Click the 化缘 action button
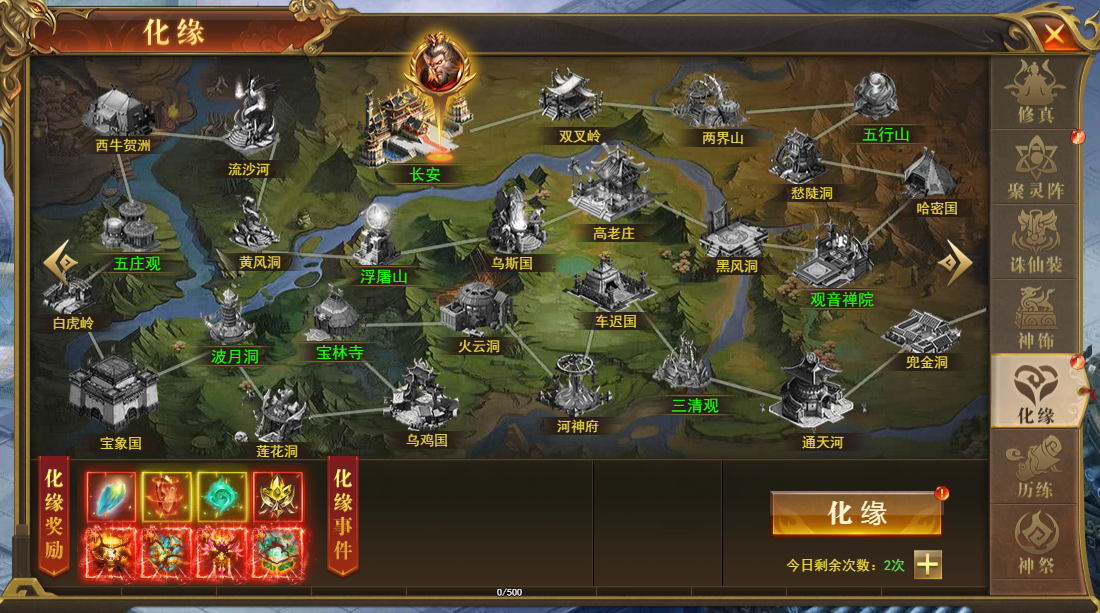The image size is (1100, 613). click(856, 514)
